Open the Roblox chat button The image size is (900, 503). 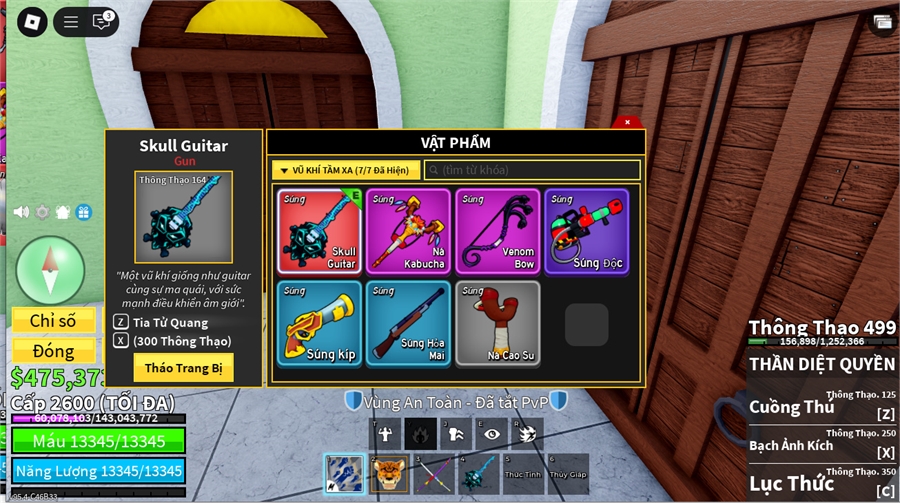point(101,21)
